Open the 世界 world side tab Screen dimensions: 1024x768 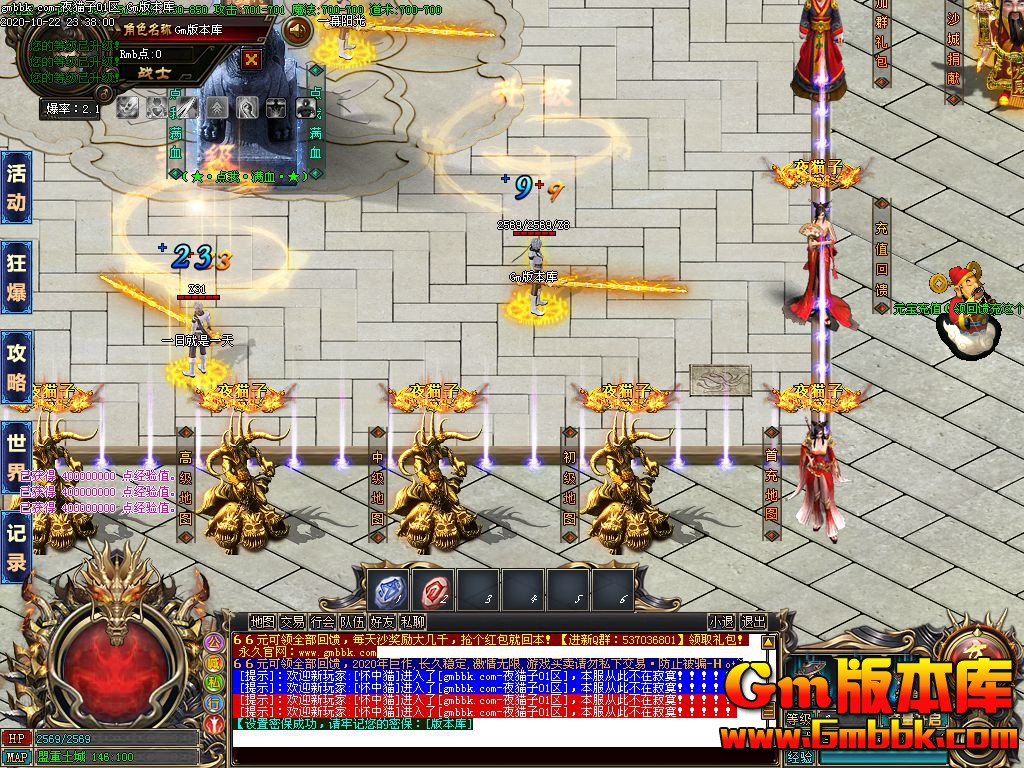tap(17, 455)
